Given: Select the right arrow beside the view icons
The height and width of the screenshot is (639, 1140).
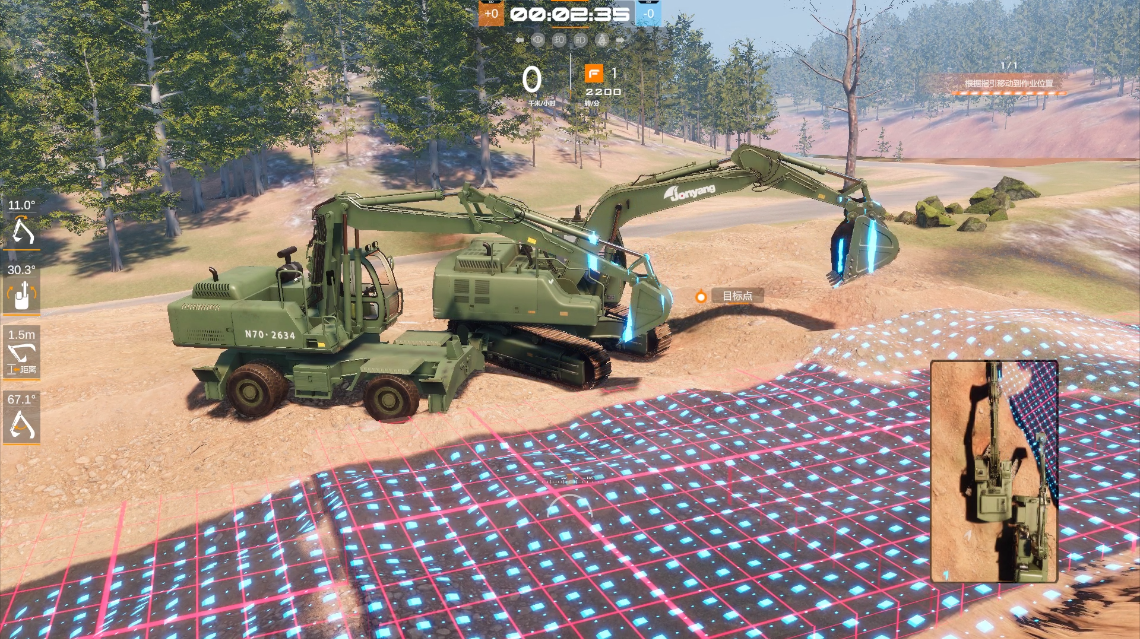Looking at the screenshot, I should tap(620, 40).
